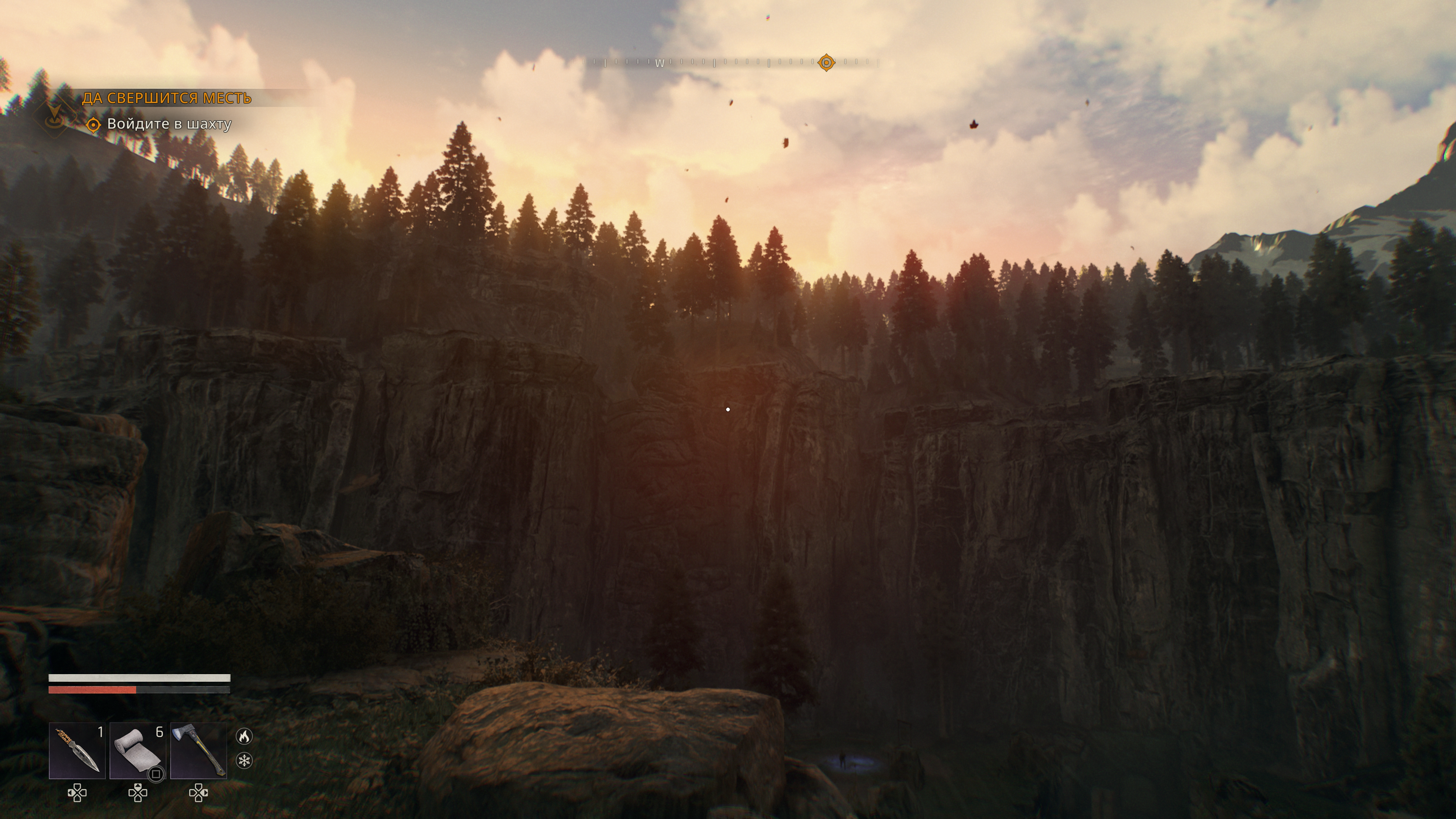Click the quest emblem beside the quest title

pyautogui.click(x=55, y=115)
